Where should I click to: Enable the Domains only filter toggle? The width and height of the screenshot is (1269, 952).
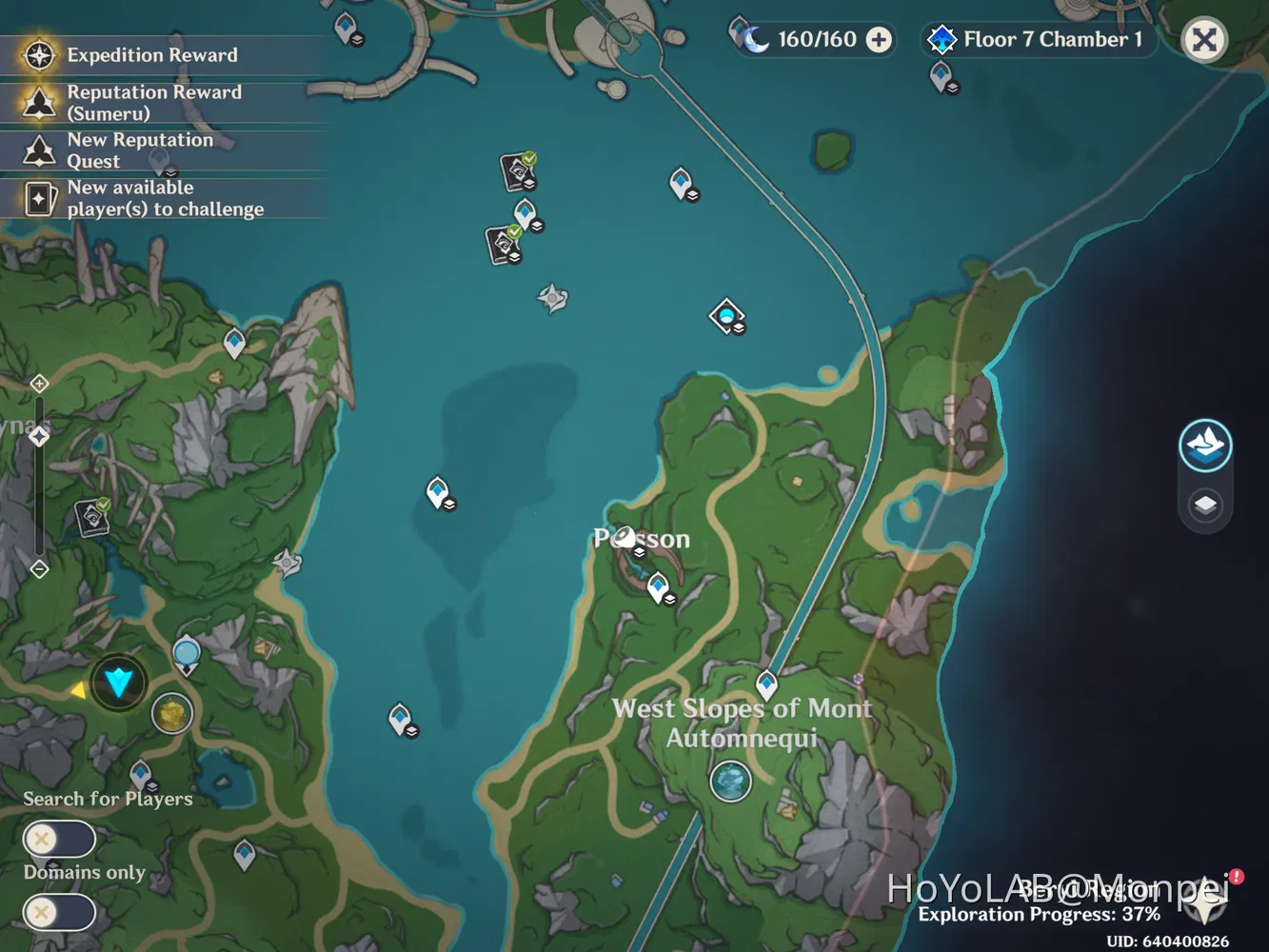tap(58, 912)
